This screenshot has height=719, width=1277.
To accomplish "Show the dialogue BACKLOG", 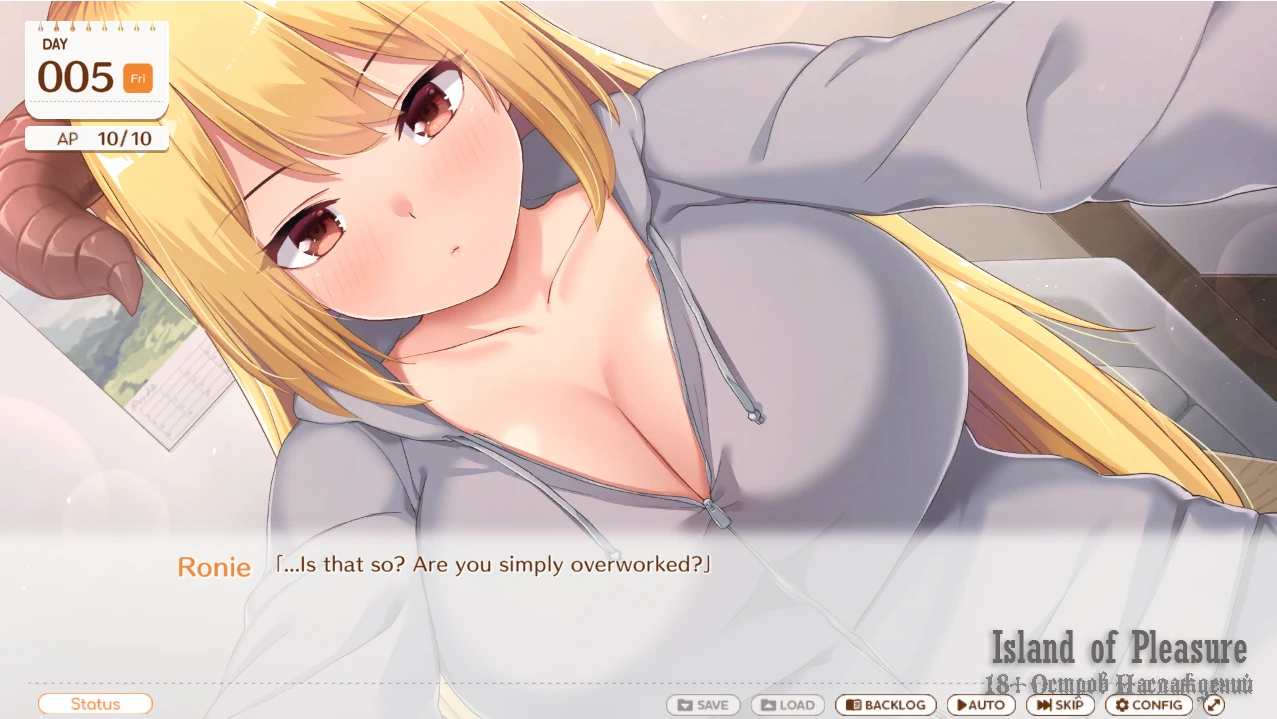I will 886,705.
